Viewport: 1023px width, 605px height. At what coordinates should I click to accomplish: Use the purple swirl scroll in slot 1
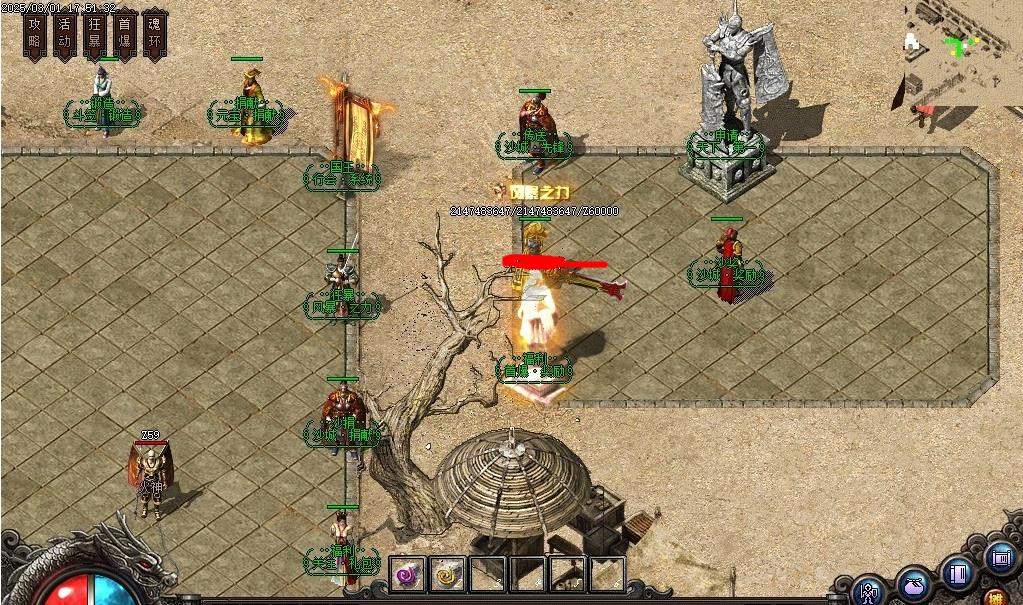[407, 575]
